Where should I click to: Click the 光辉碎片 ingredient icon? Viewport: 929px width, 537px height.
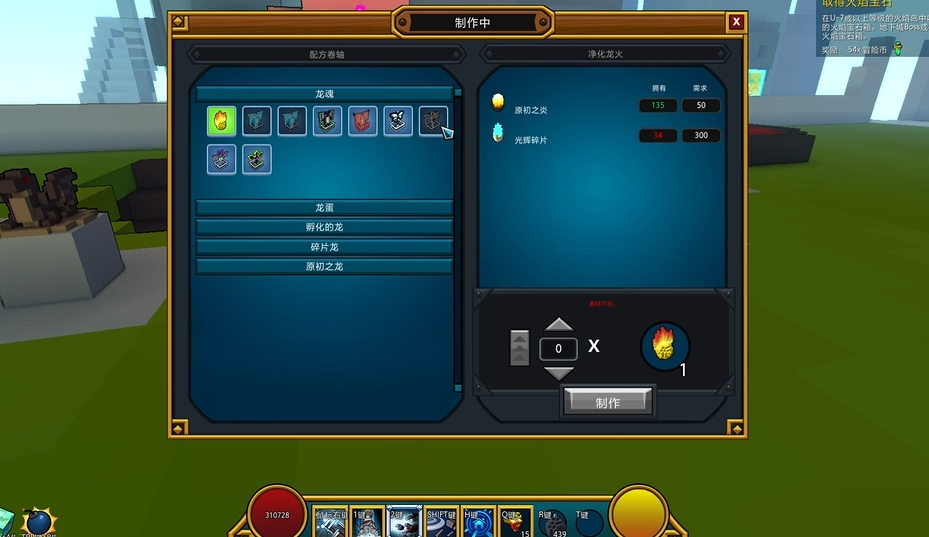click(x=497, y=133)
